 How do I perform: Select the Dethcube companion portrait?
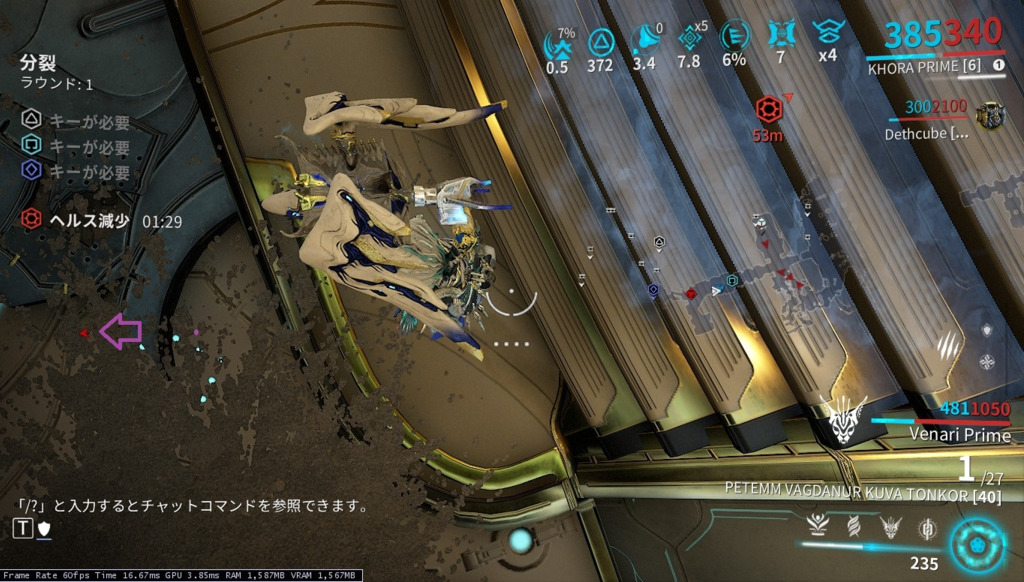(x=990, y=116)
